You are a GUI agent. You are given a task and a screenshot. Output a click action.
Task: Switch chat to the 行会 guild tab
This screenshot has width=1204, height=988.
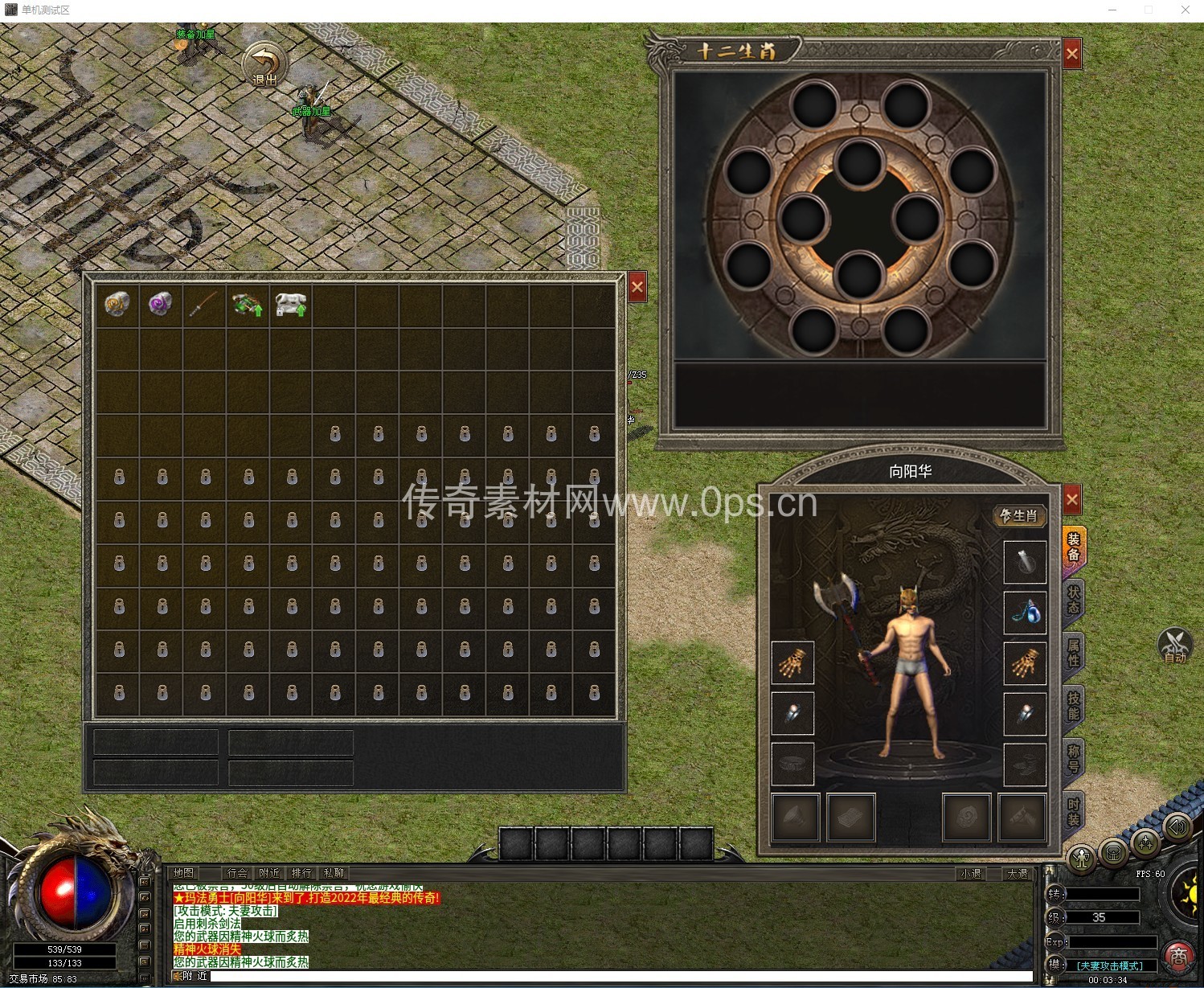coord(237,873)
